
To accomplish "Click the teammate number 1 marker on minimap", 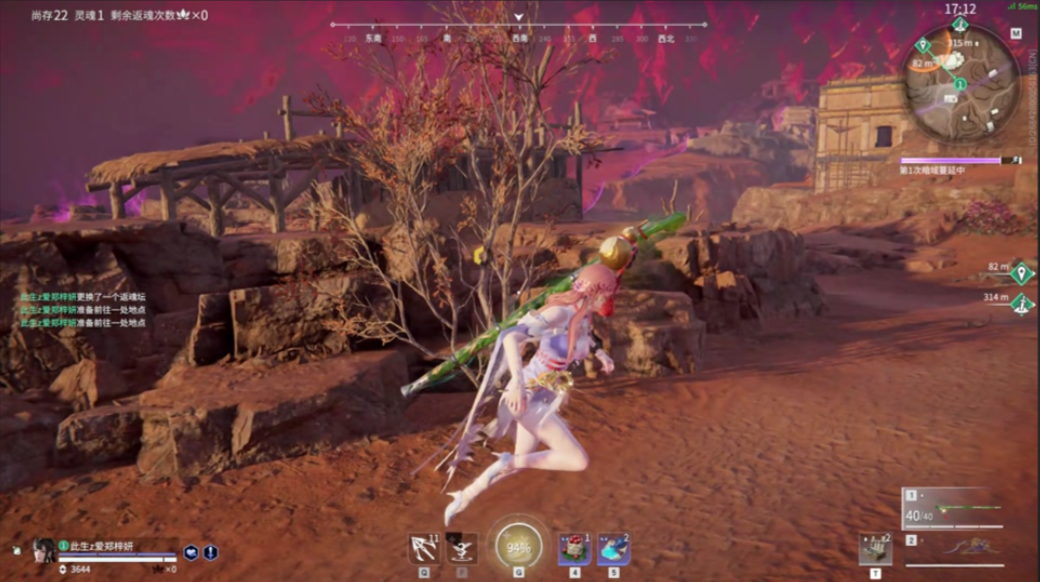I will [960, 84].
